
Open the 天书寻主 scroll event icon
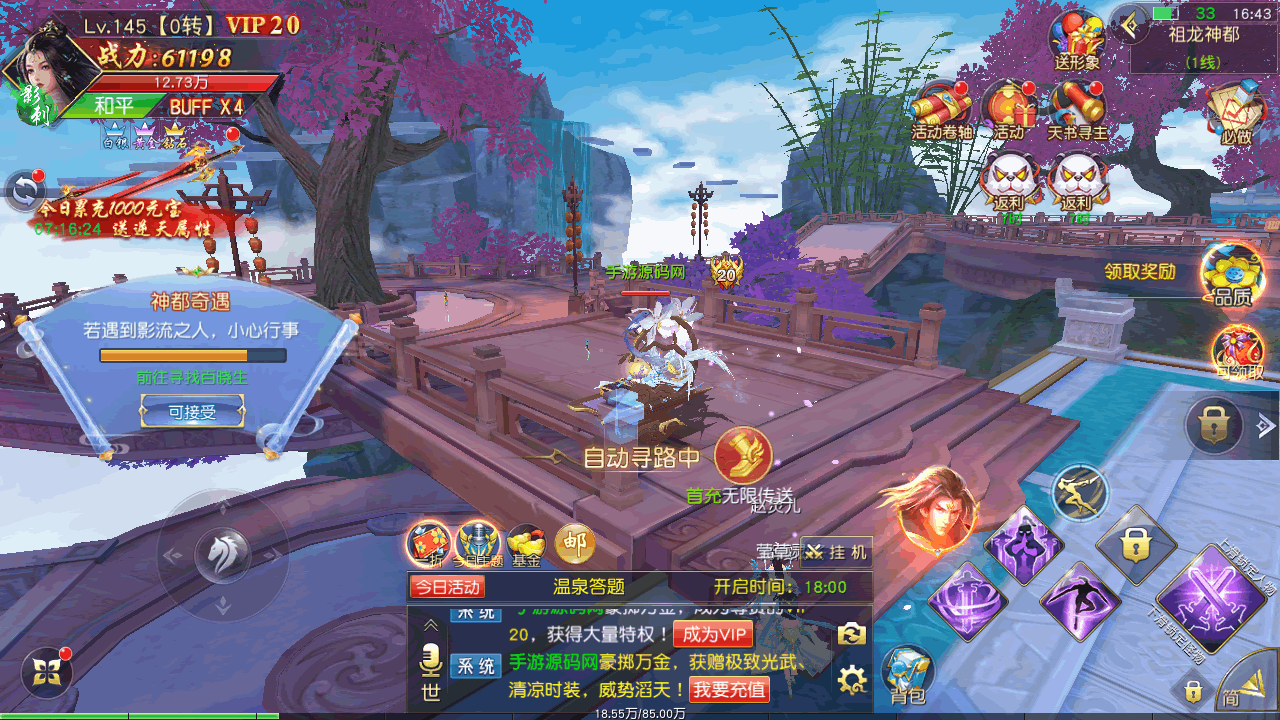pos(1077,110)
